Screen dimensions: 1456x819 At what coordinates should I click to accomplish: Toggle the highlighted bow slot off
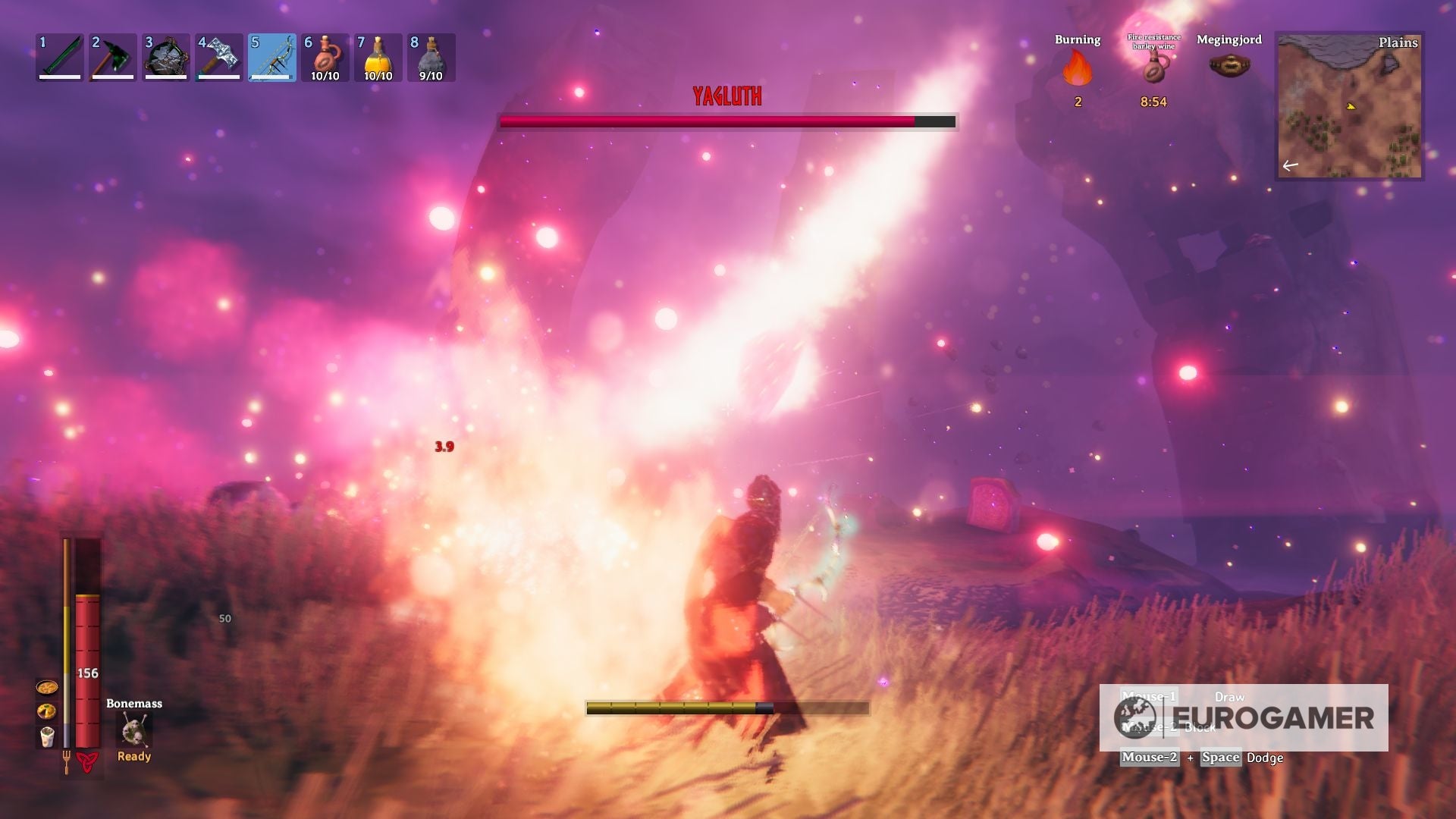point(272,57)
